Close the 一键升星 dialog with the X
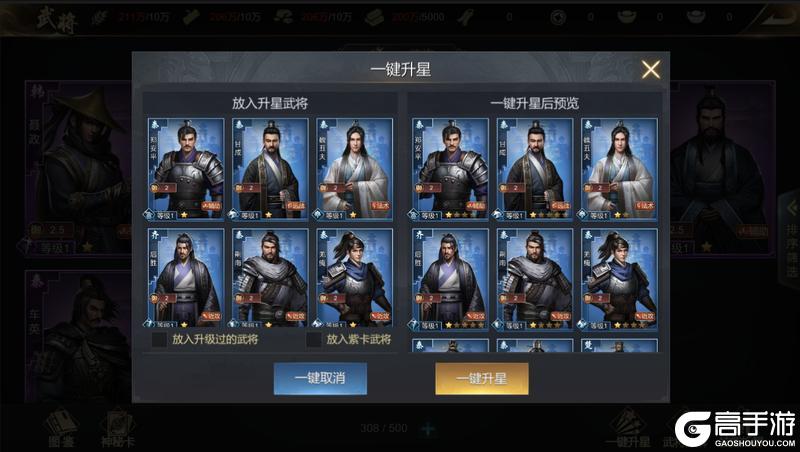The width and height of the screenshot is (800, 452). [650, 69]
